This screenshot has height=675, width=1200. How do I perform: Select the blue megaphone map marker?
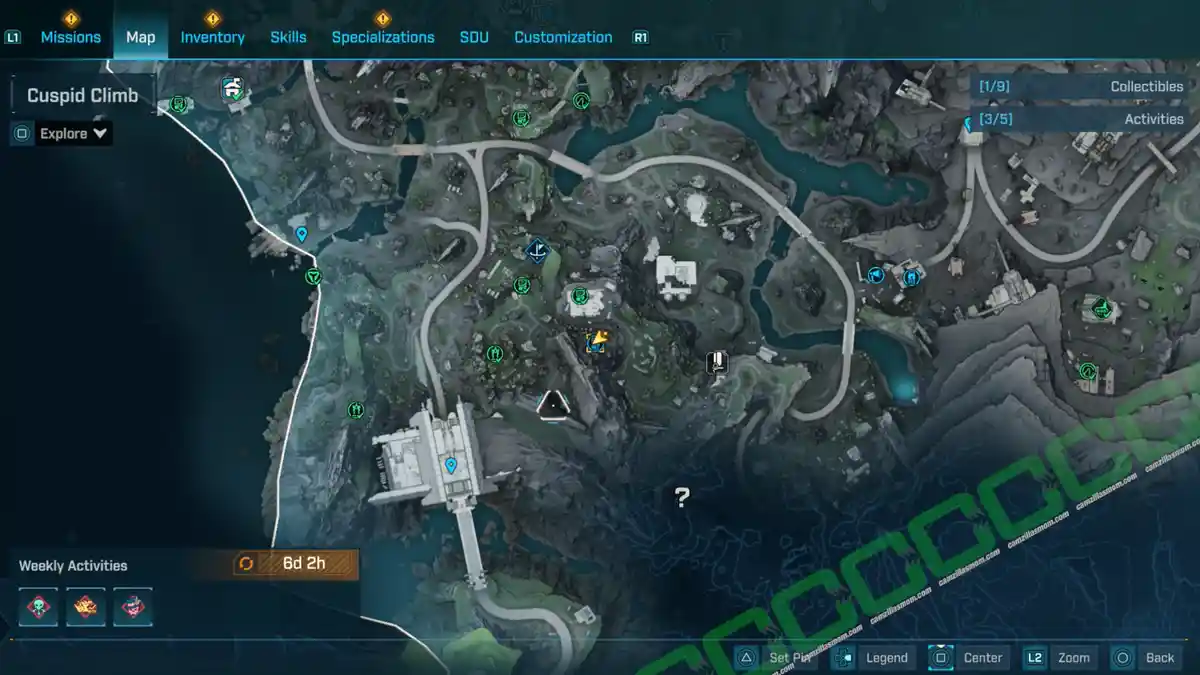[877, 273]
